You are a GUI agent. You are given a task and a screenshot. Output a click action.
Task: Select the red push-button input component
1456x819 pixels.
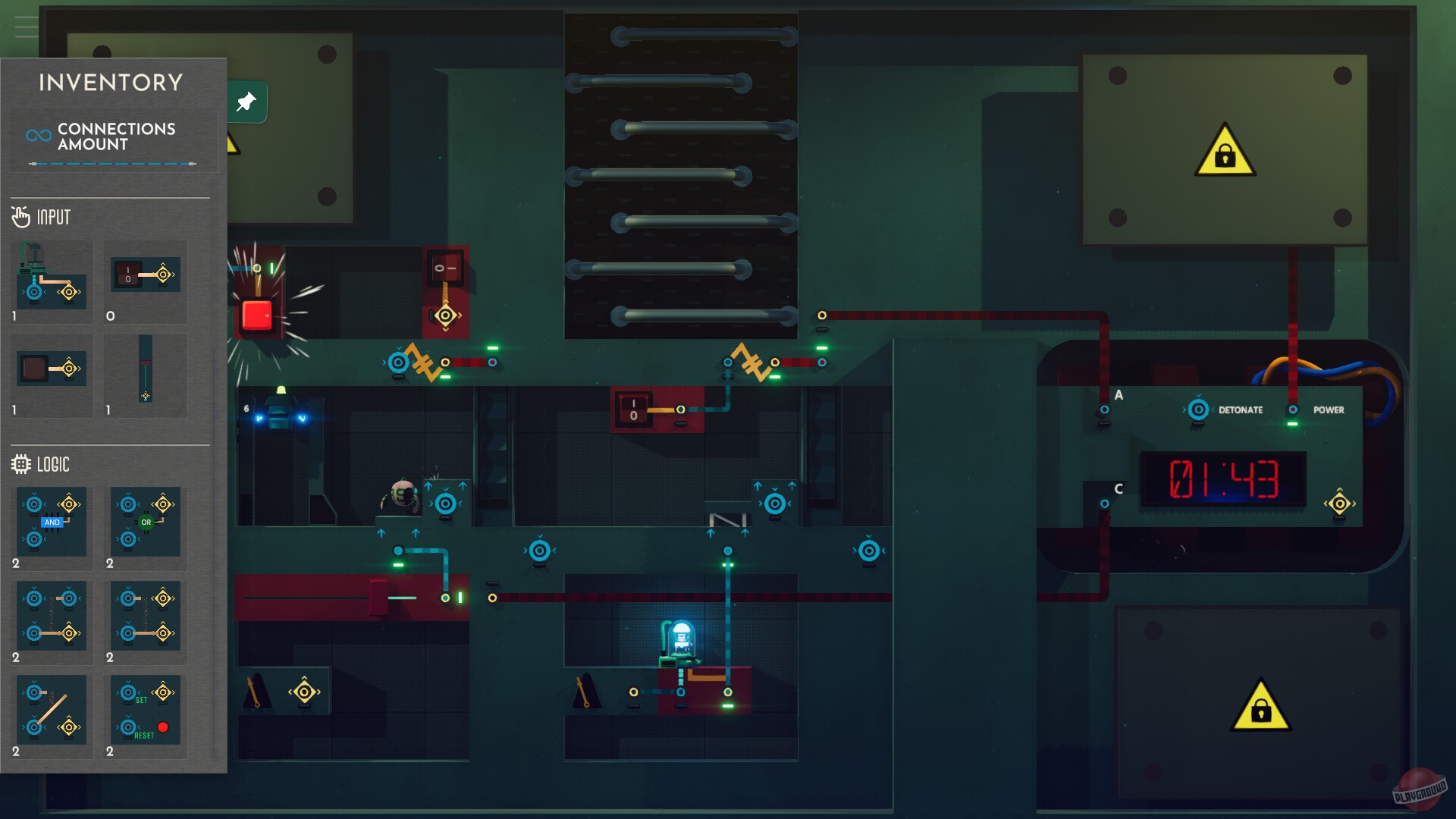tap(50, 281)
